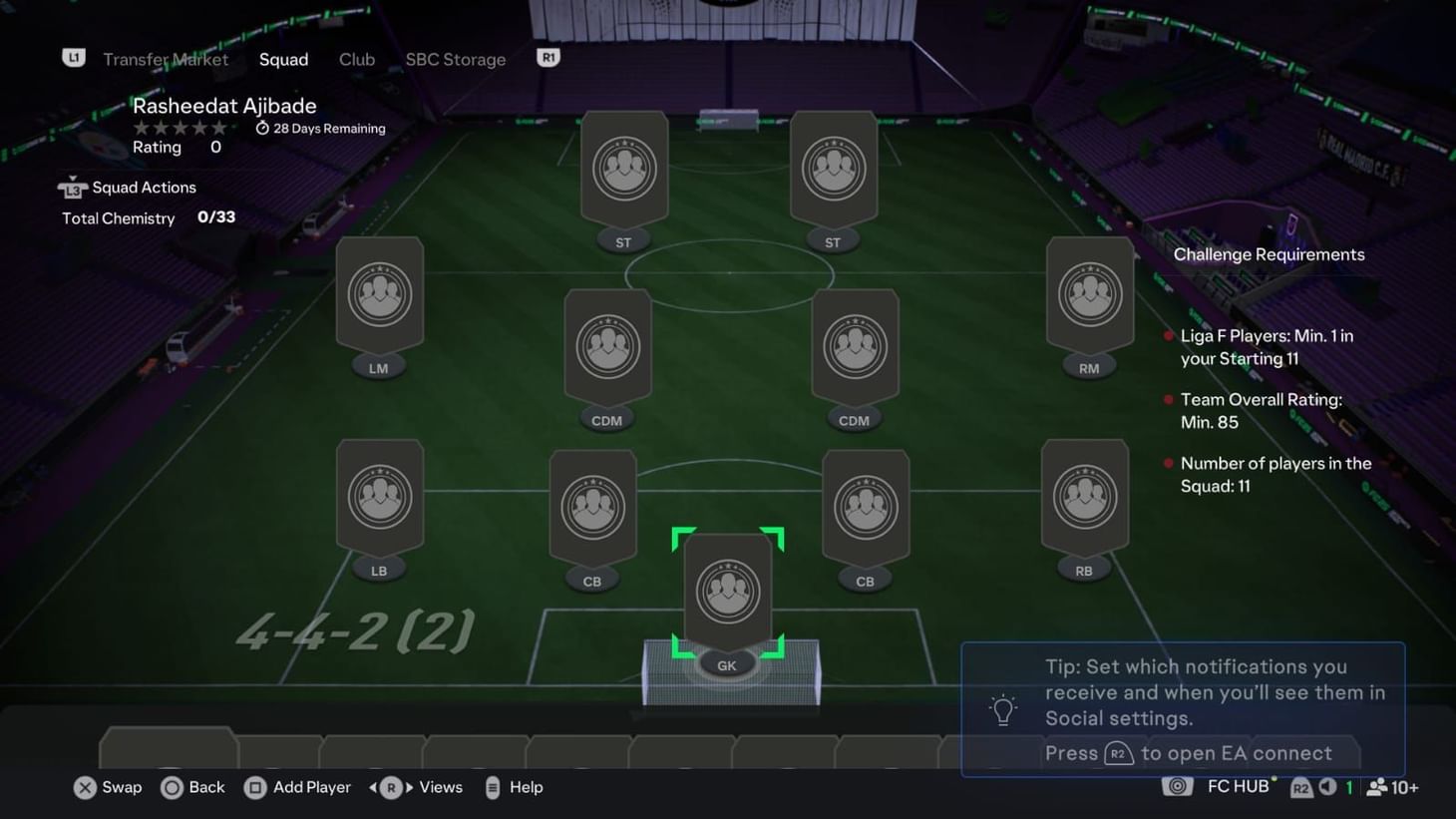Select the Back circle icon
This screenshot has height=819, width=1456.
[x=172, y=787]
